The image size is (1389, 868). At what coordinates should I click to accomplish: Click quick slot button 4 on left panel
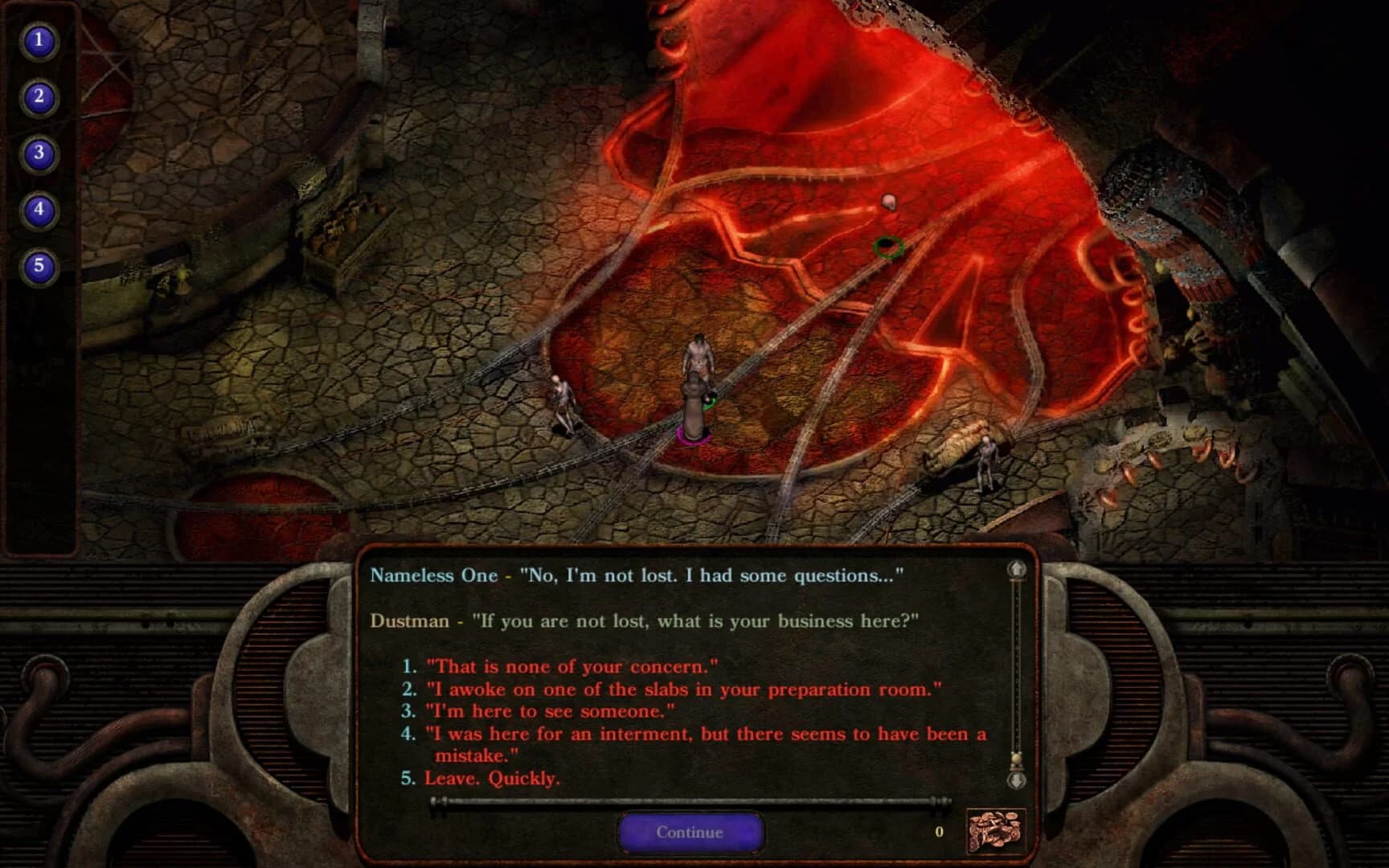click(38, 207)
